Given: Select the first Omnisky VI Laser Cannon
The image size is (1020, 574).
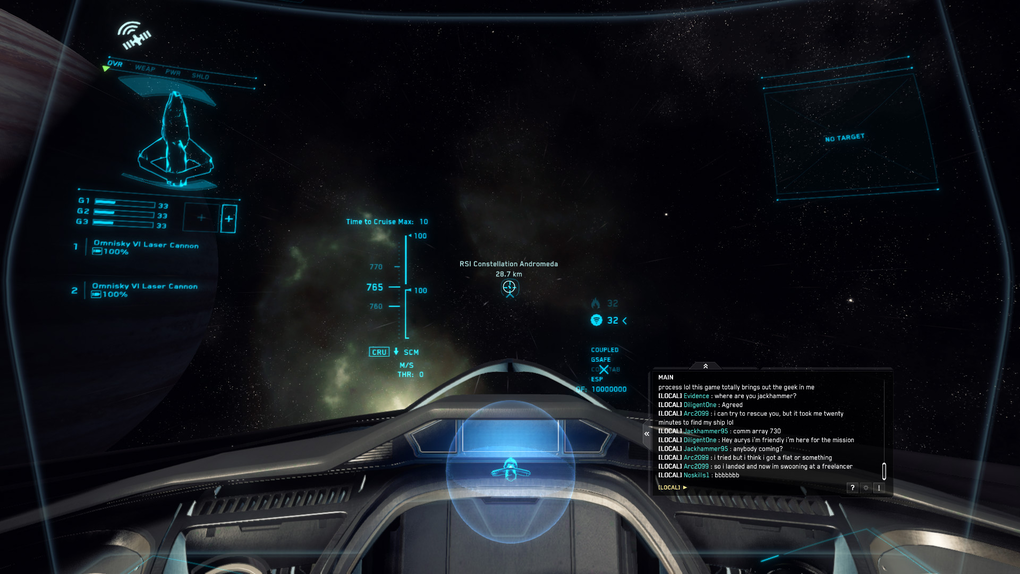Looking at the screenshot, I should 145,245.
